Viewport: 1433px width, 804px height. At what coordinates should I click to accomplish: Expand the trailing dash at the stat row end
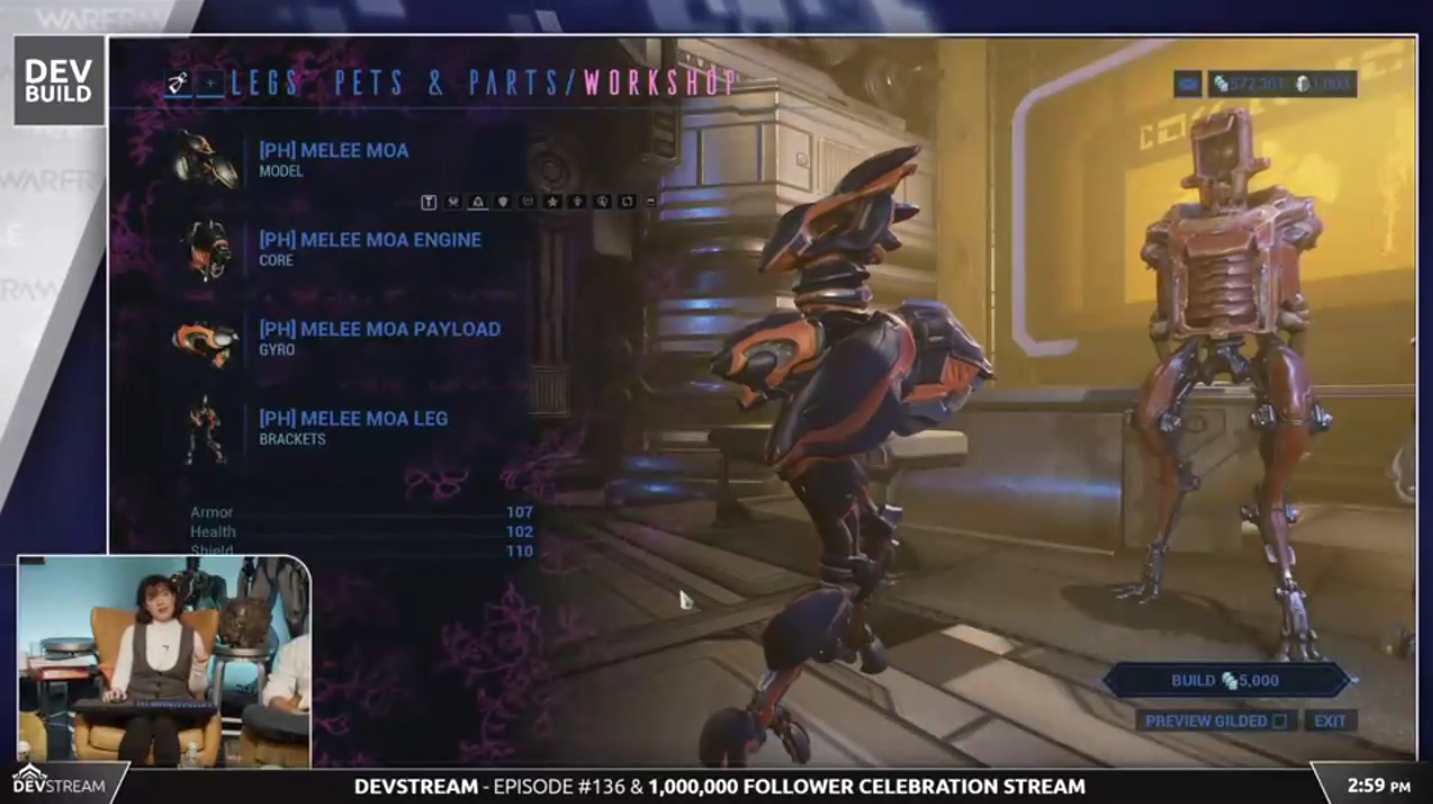pos(650,200)
